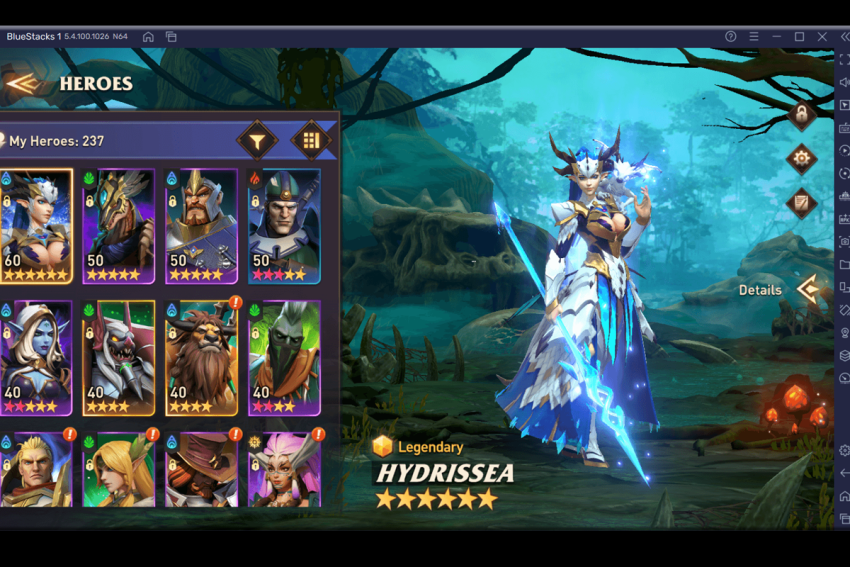Screen dimensions: 850x567
Task: Go back using the Heroes arrow
Action: 21,83
